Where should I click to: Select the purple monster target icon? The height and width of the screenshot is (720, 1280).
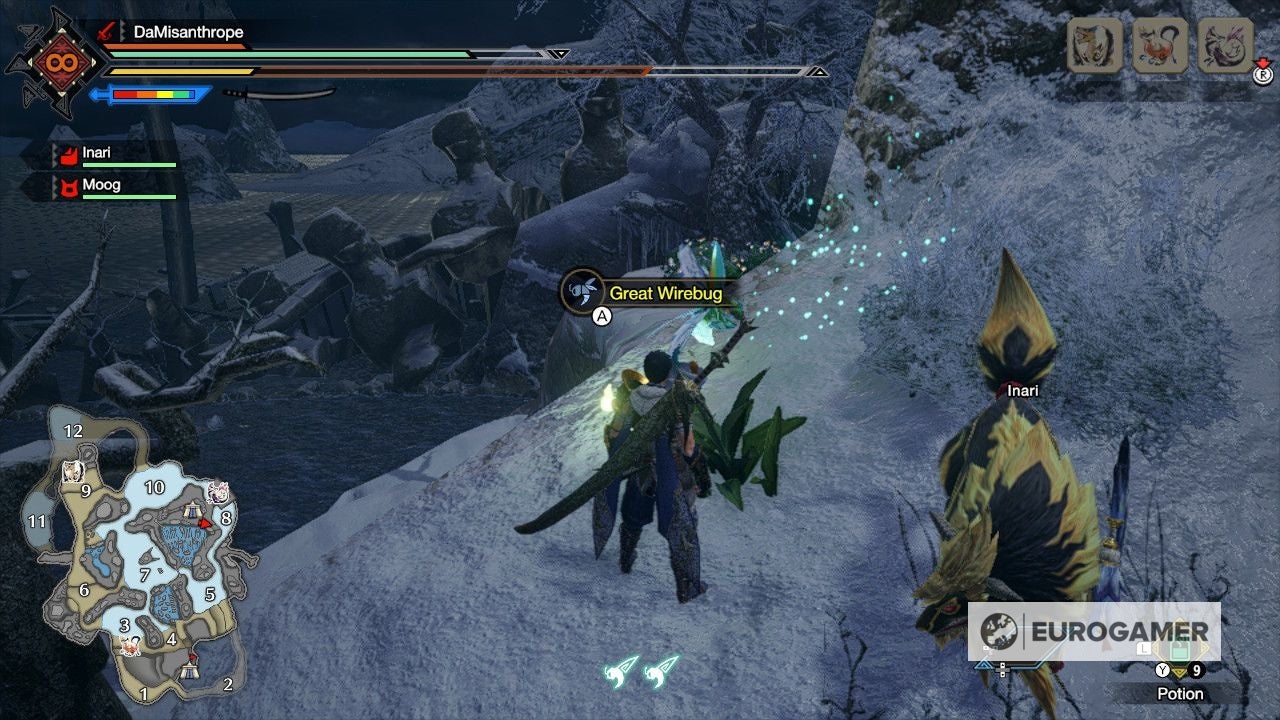pos(1224,45)
